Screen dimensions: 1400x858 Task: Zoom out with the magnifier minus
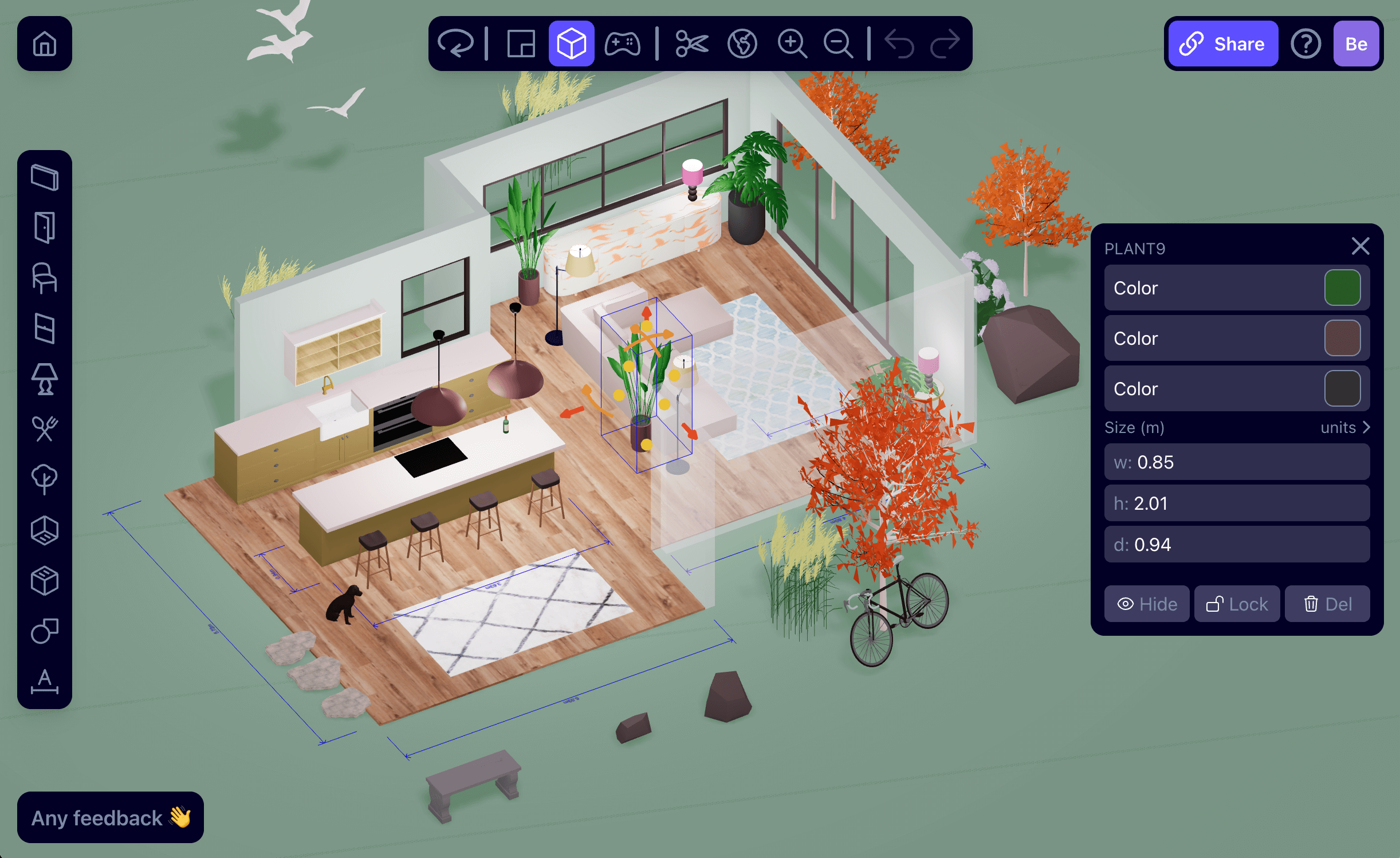point(838,44)
